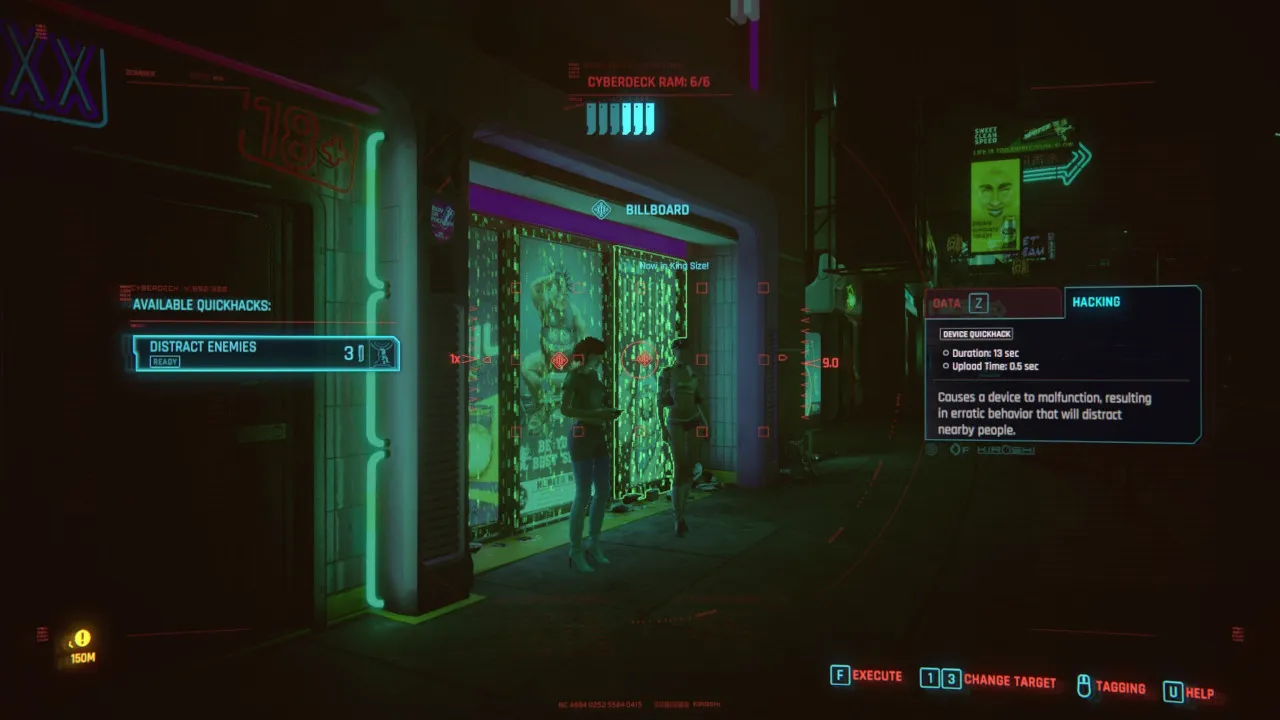
Task: Click the scanner crosshair reticle on the billboard
Action: coord(640,358)
